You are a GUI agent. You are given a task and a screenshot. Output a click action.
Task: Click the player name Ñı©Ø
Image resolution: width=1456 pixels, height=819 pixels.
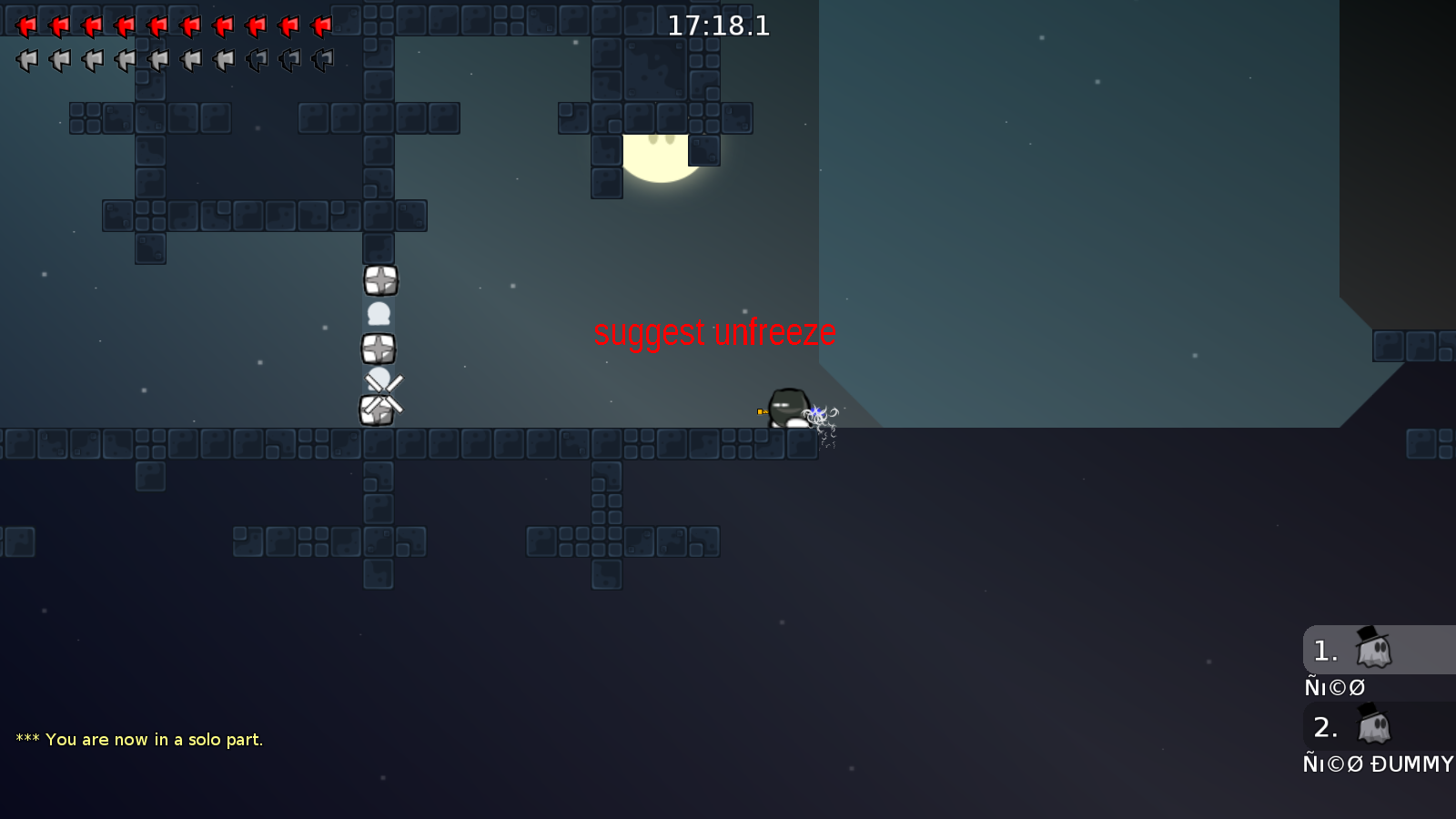[x=1334, y=687]
